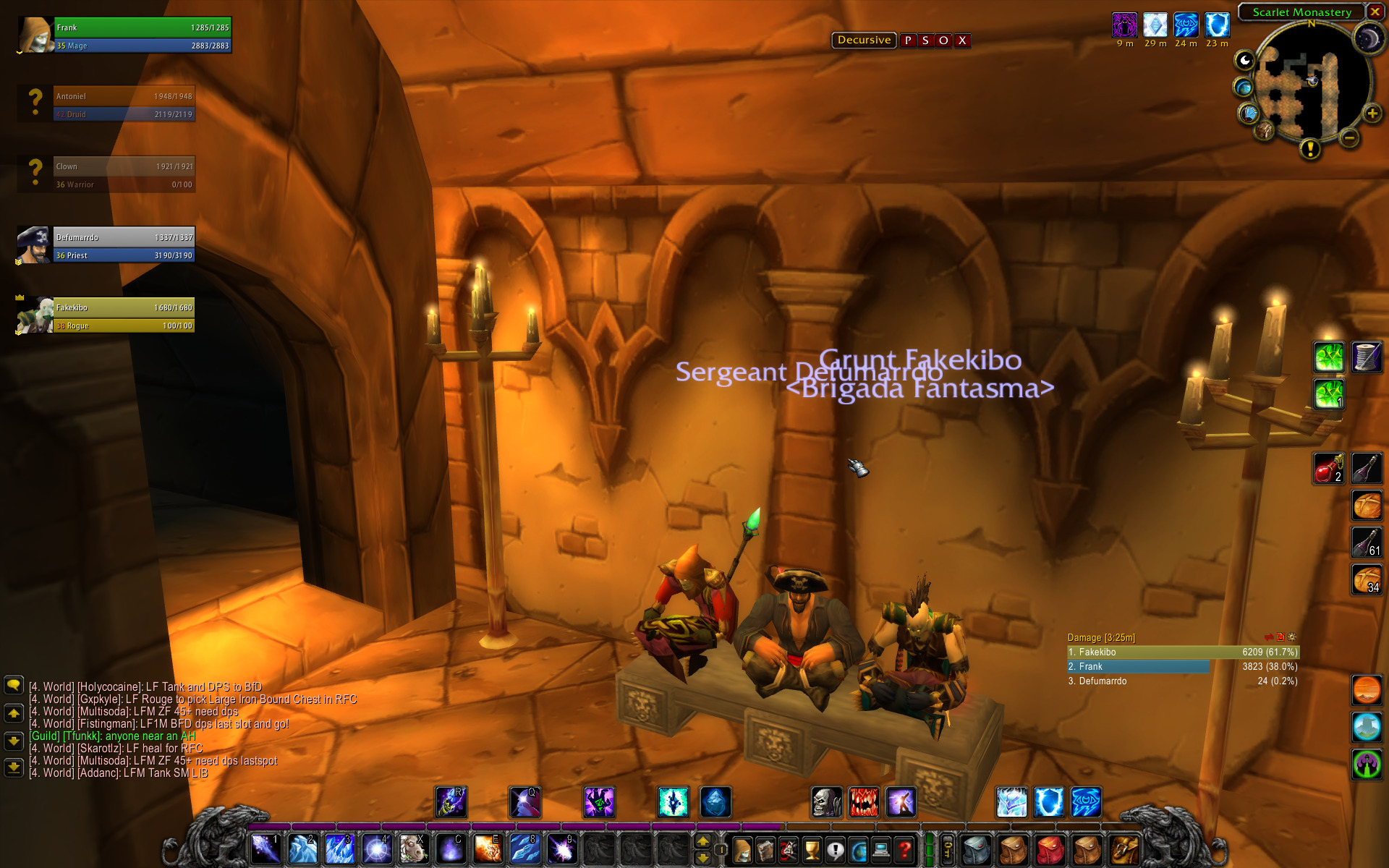Eat the bread stack showing 34
The image size is (1389, 868).
pos(1367,579)
